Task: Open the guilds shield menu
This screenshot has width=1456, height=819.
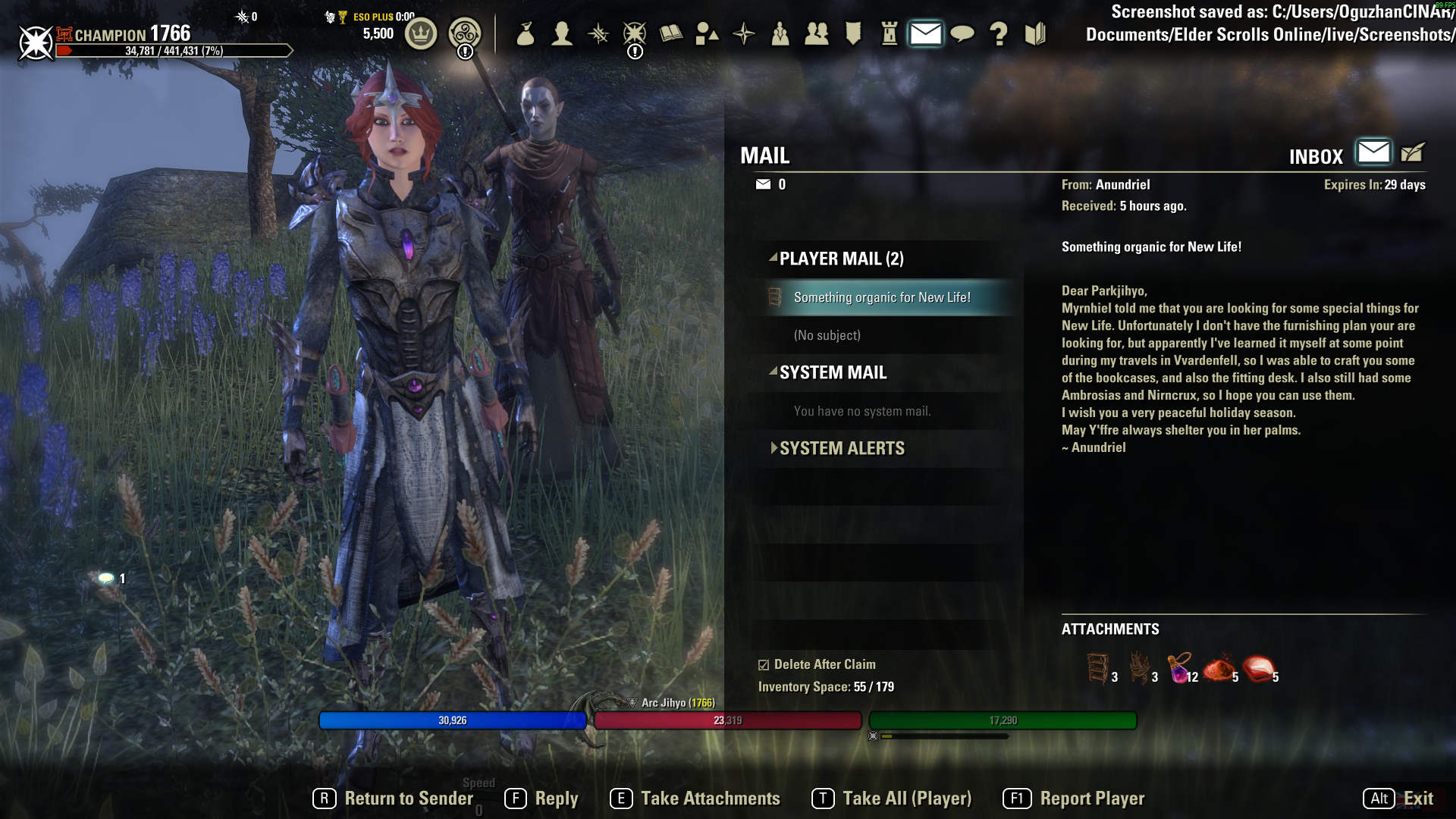Action: point(853,34)
